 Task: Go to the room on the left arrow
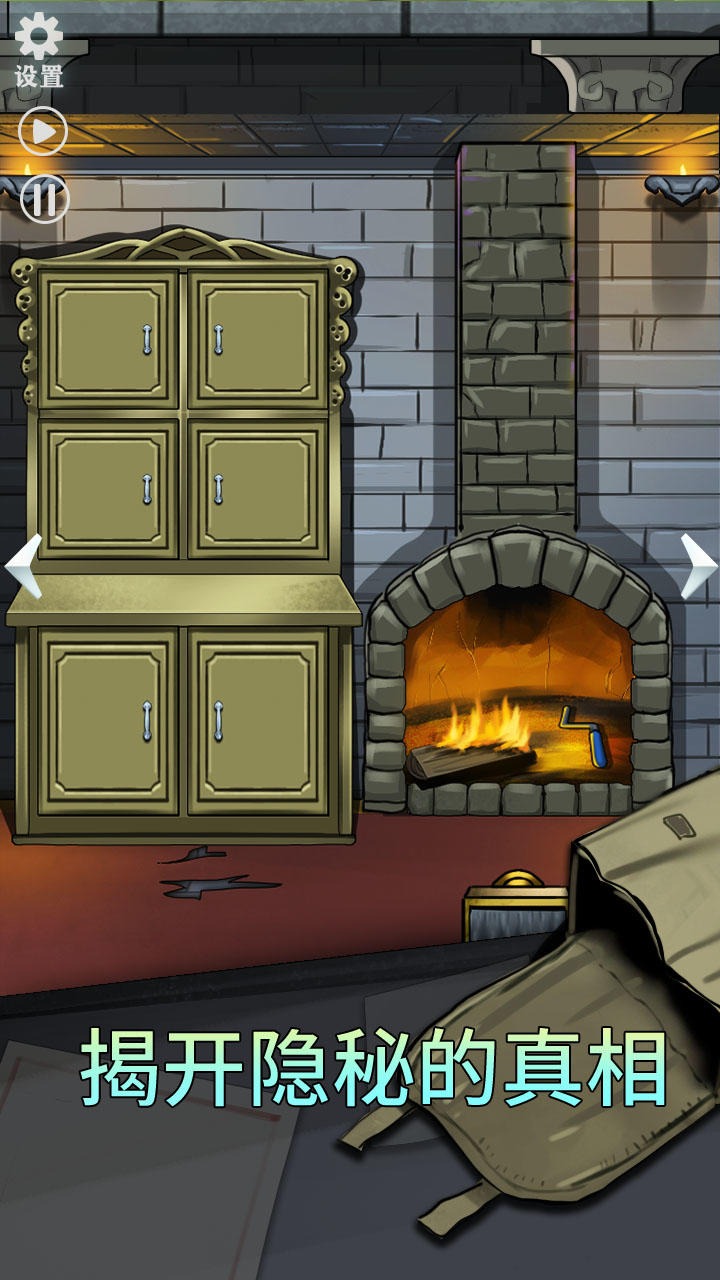click(24, 566)
